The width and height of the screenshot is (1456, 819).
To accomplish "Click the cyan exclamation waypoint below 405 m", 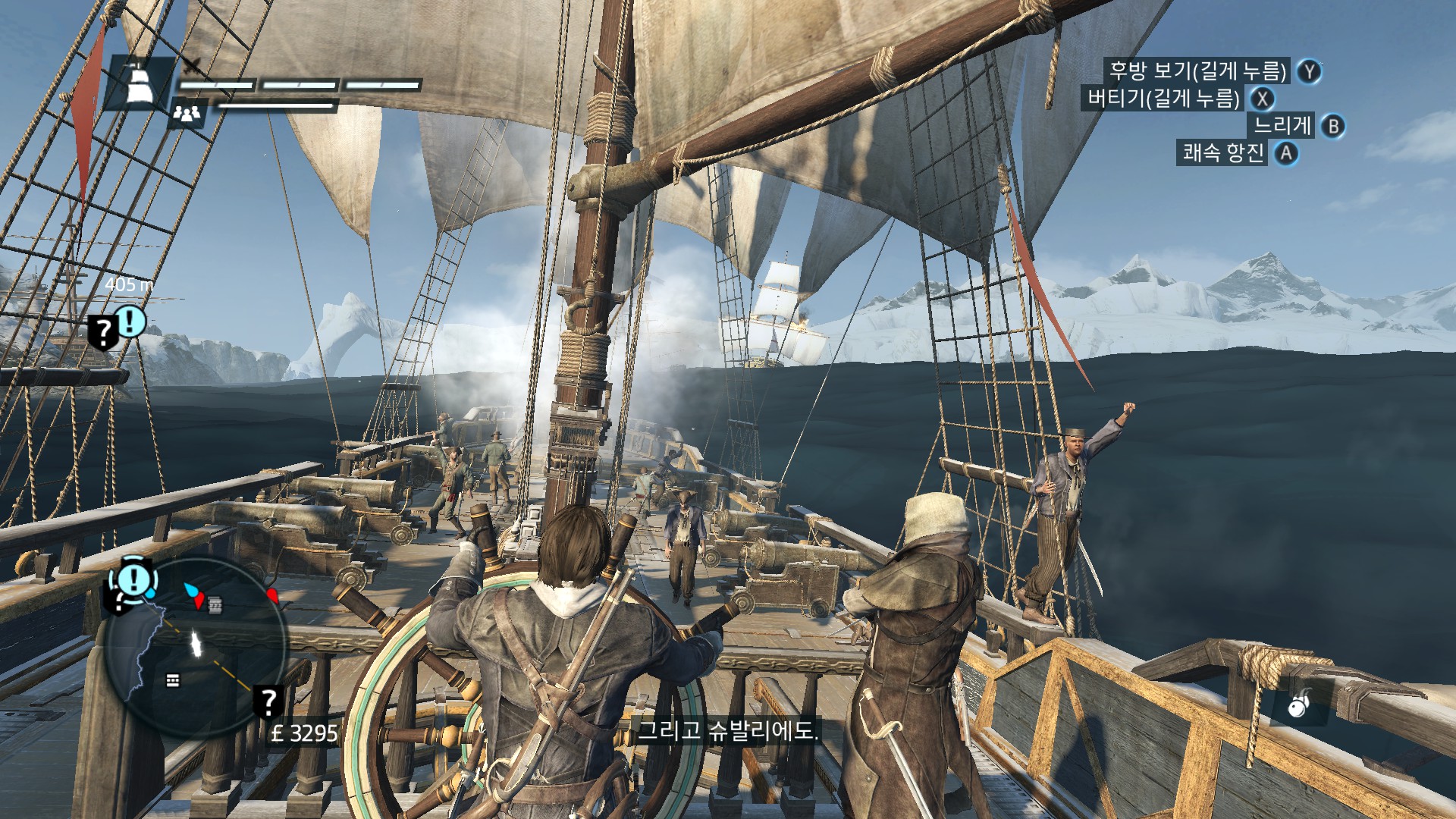I will pos(130,322).
